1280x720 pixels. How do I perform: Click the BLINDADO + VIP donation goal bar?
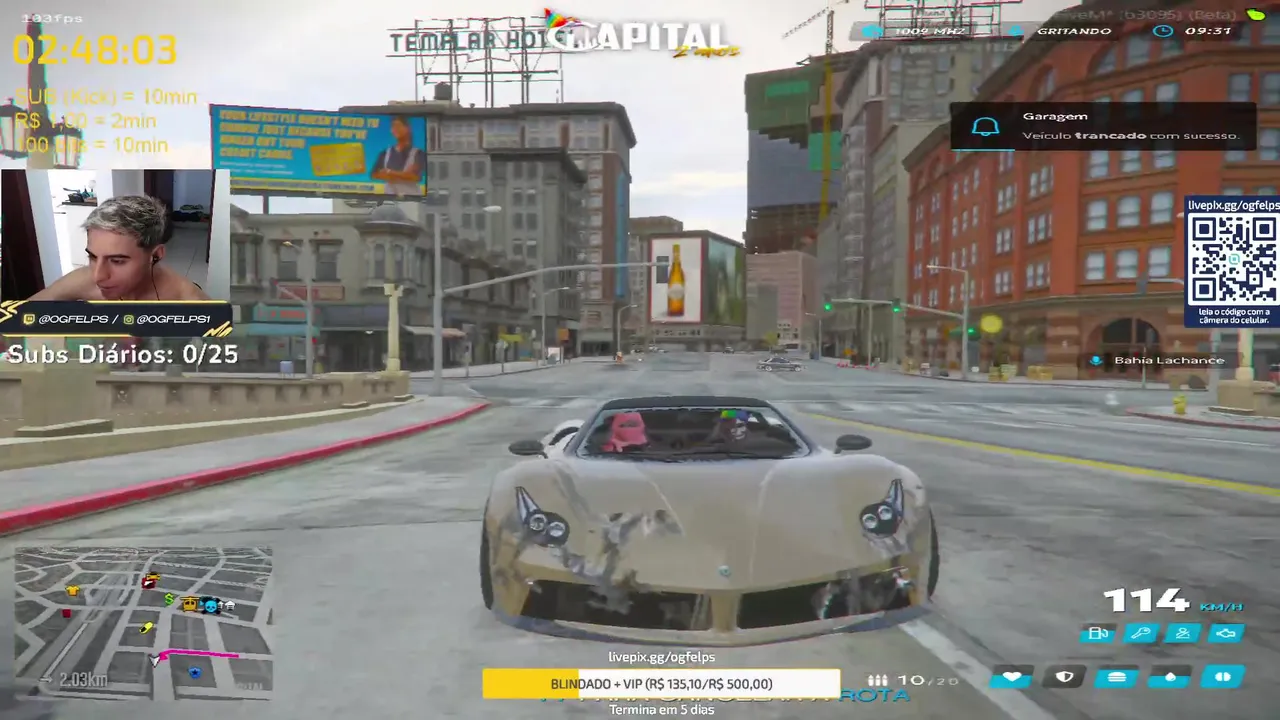661,684
